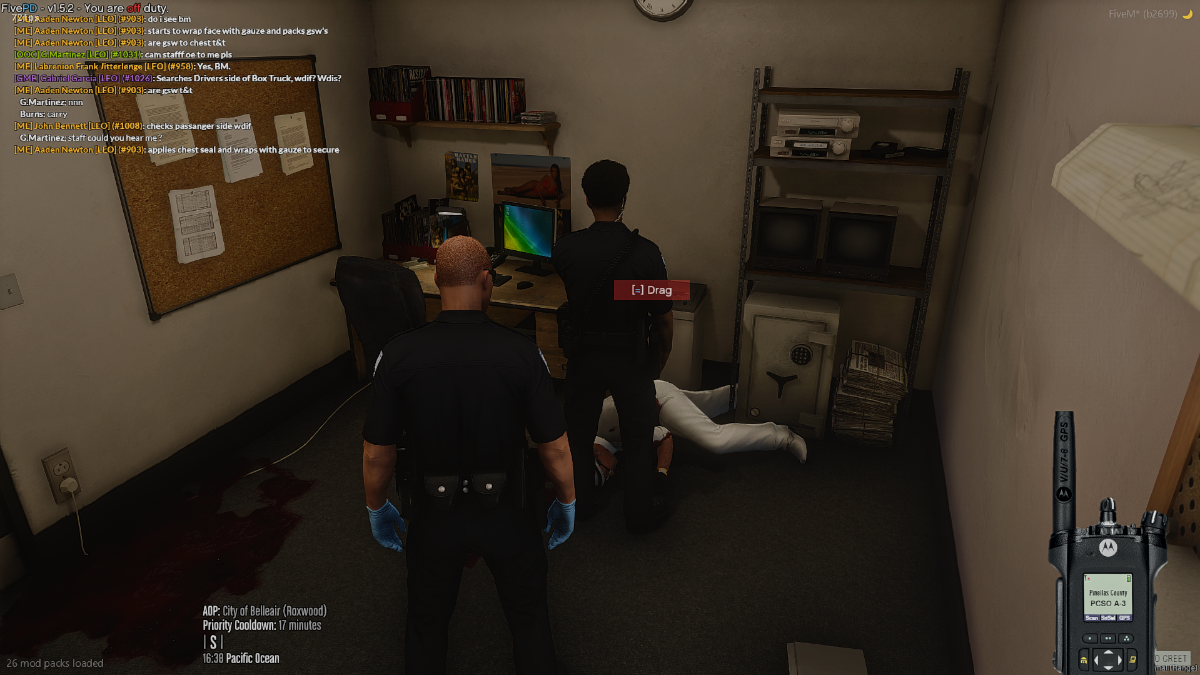Click the radio's yellow home button
This screenshot has width=1200, height=675.
(x=1084, y=660)
